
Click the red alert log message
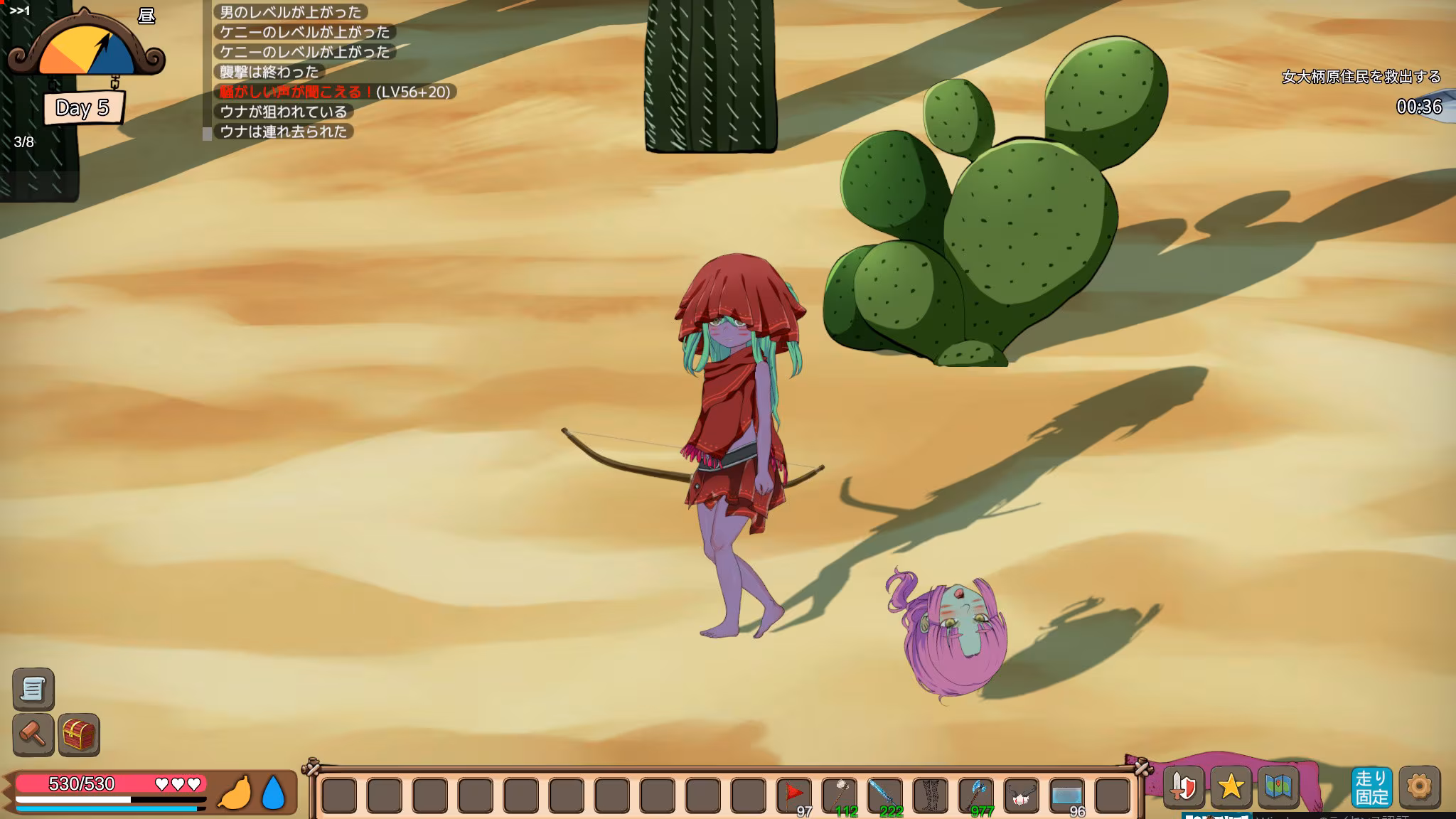pyautogui.click(x=336, y=92)
